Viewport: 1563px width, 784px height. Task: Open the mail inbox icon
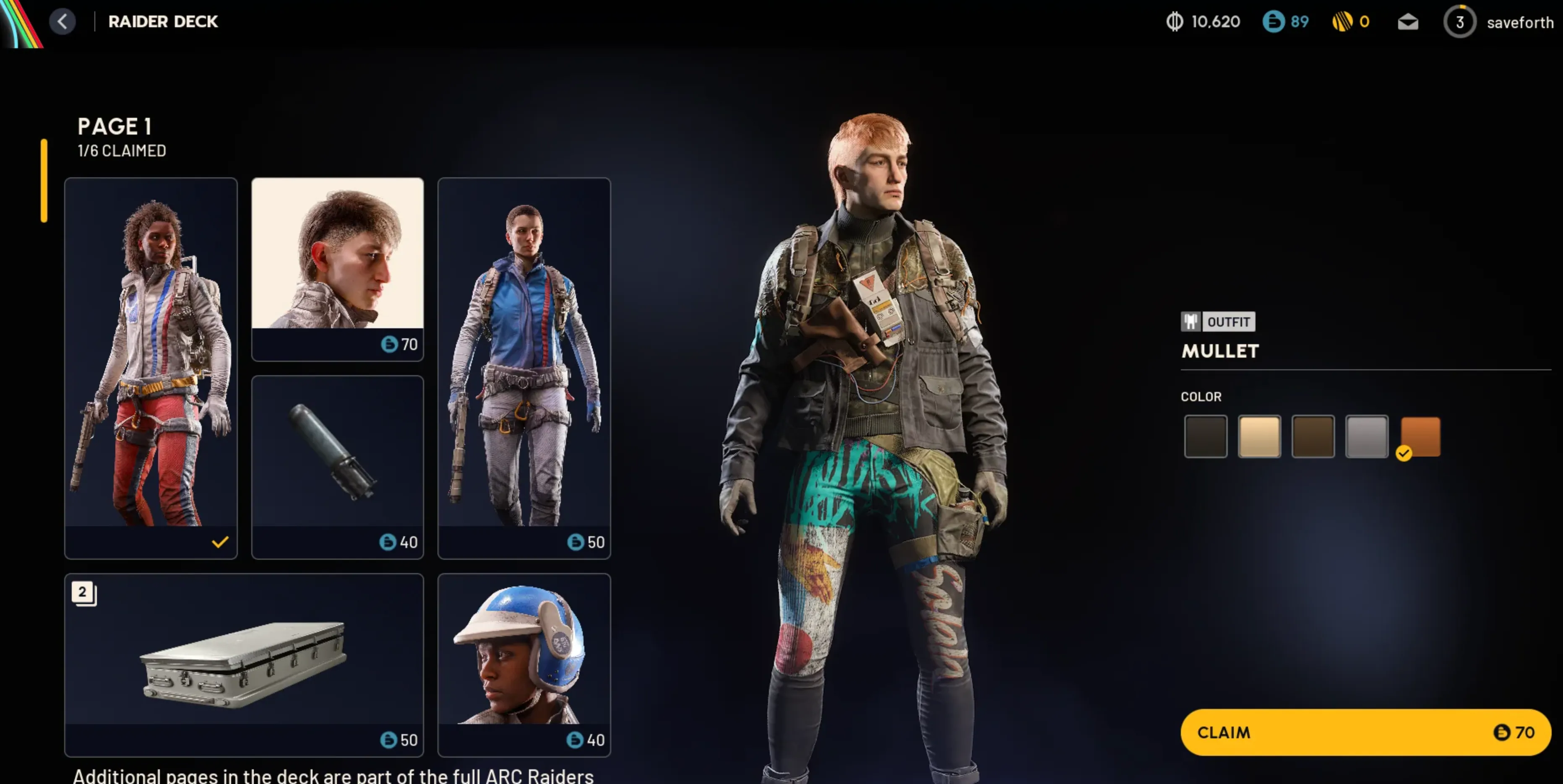click(1408, 22)
